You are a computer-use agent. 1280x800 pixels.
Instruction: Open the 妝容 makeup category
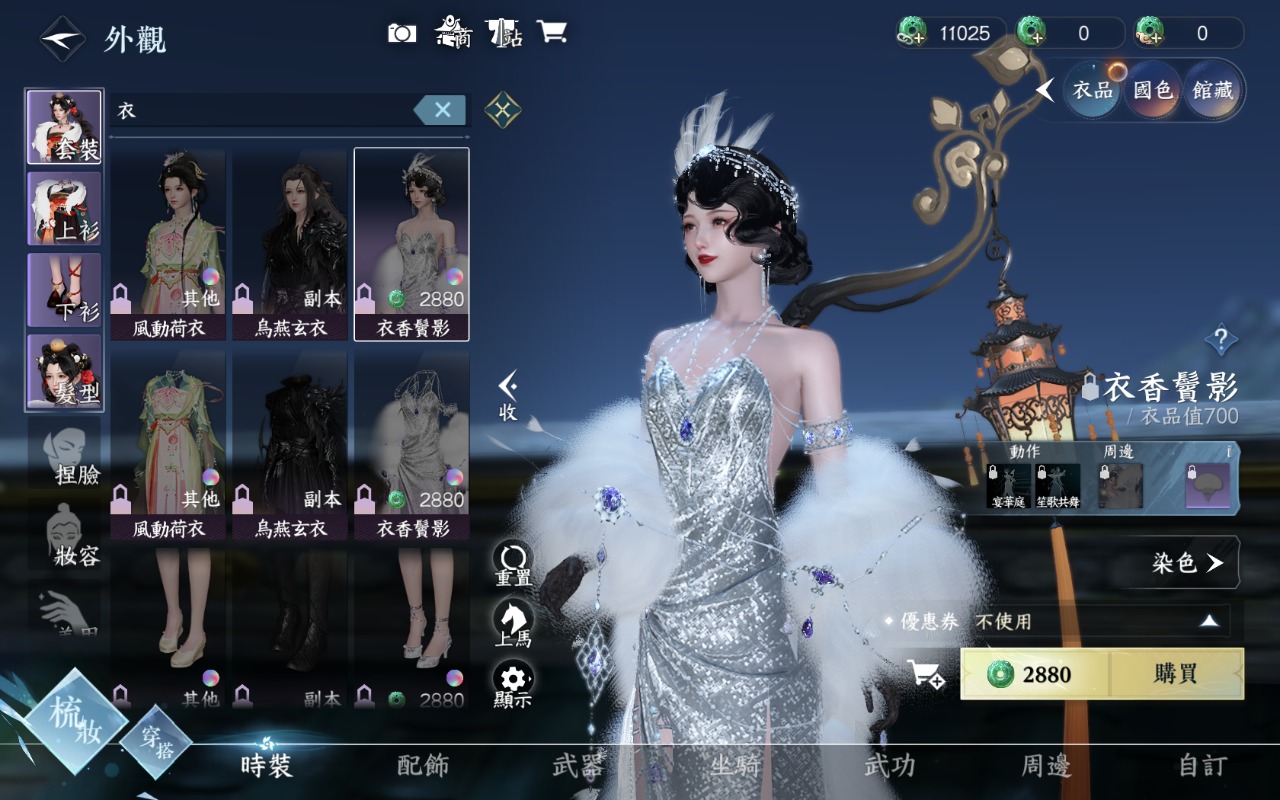coord(70,535)
